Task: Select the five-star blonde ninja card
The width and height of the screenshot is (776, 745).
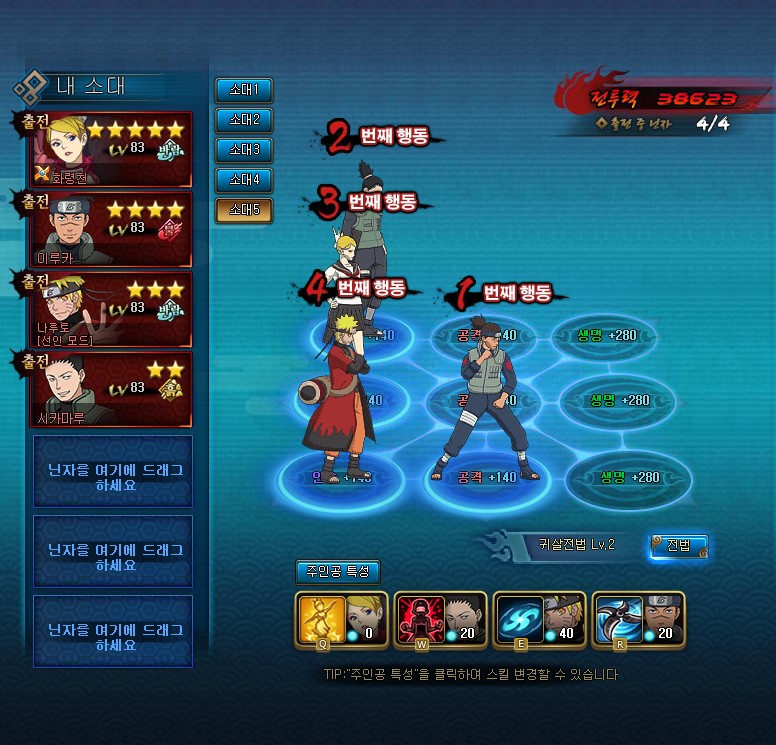Action: coord(112,150)
